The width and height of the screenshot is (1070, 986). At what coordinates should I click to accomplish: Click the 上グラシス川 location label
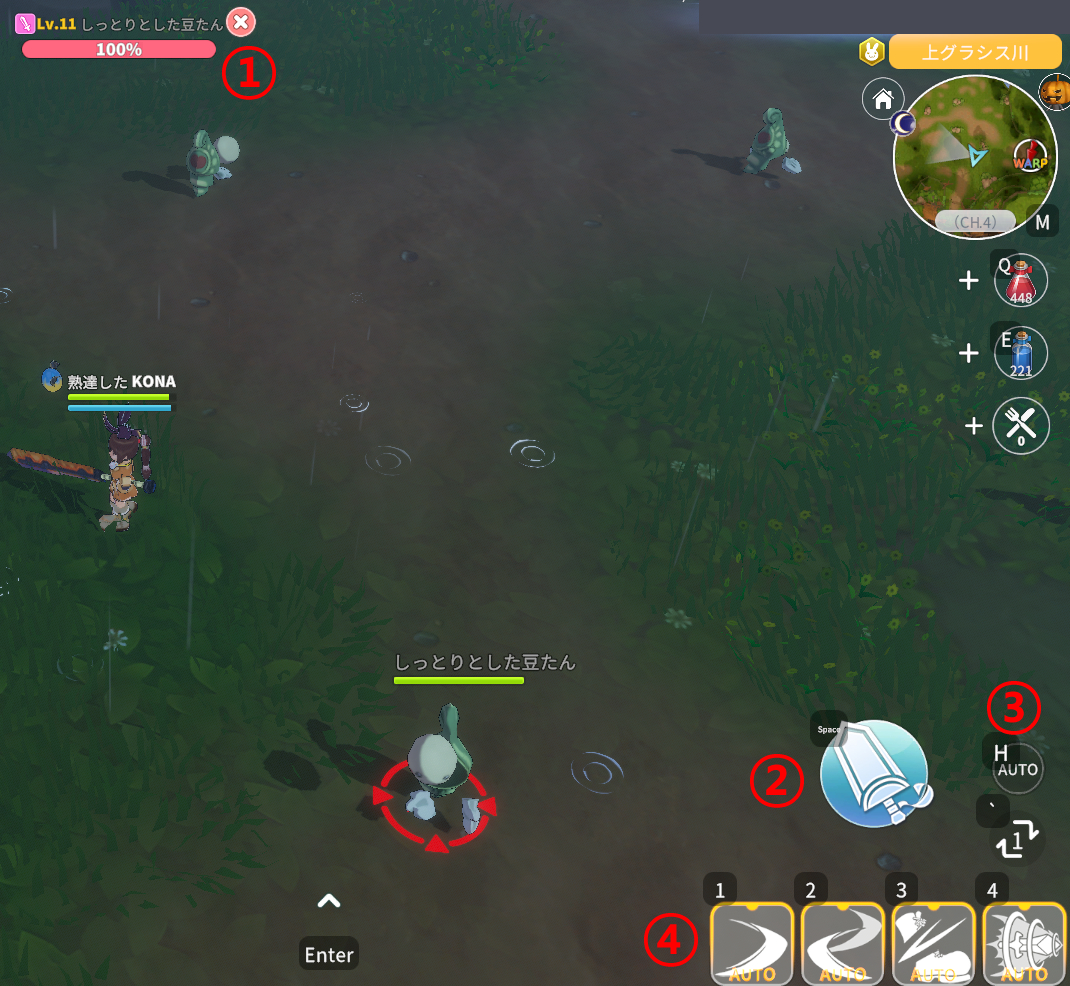pyautogui.click(x=974, y=52)
